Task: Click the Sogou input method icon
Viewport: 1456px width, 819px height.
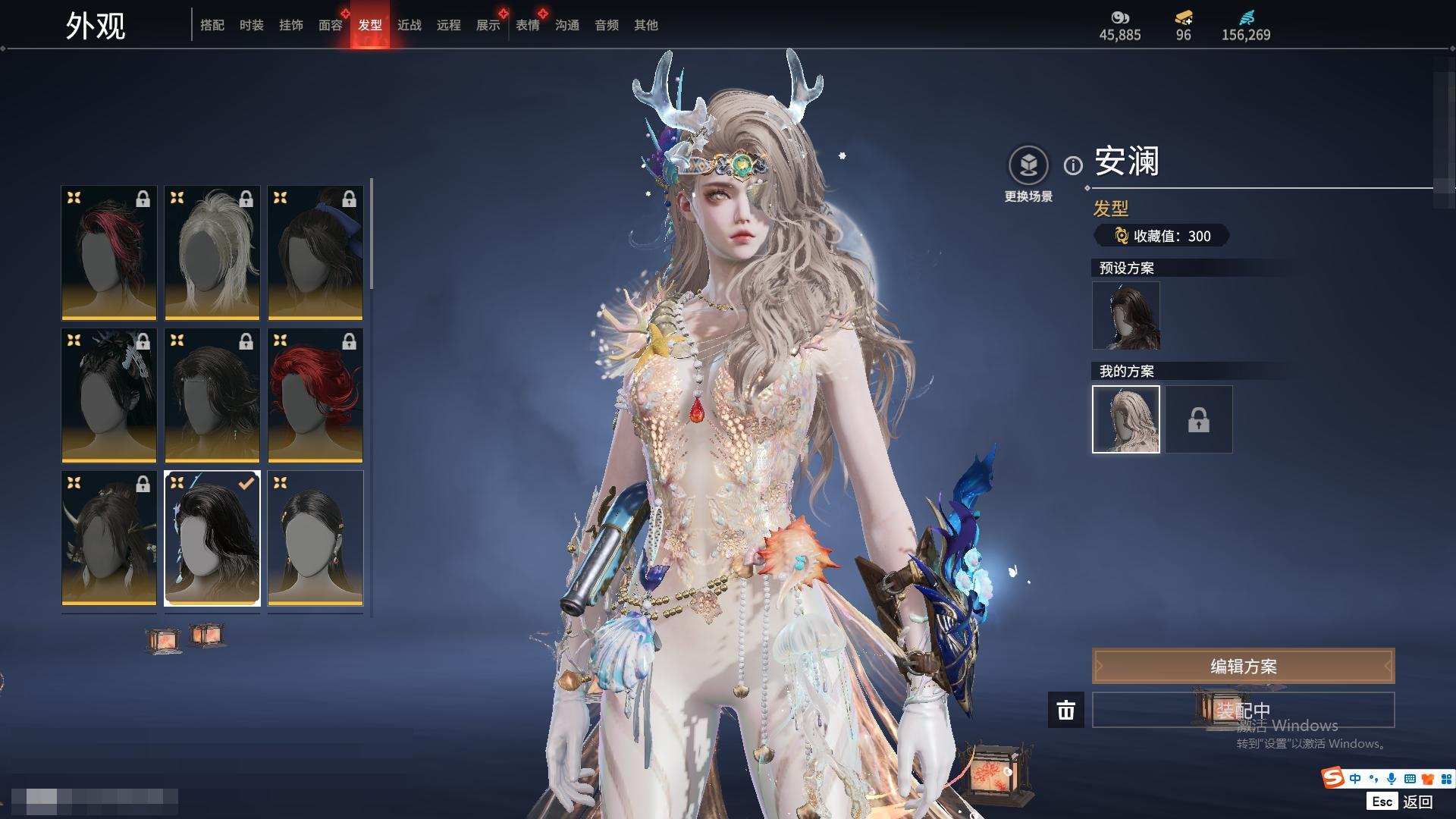Action: tap(1332, 778)
